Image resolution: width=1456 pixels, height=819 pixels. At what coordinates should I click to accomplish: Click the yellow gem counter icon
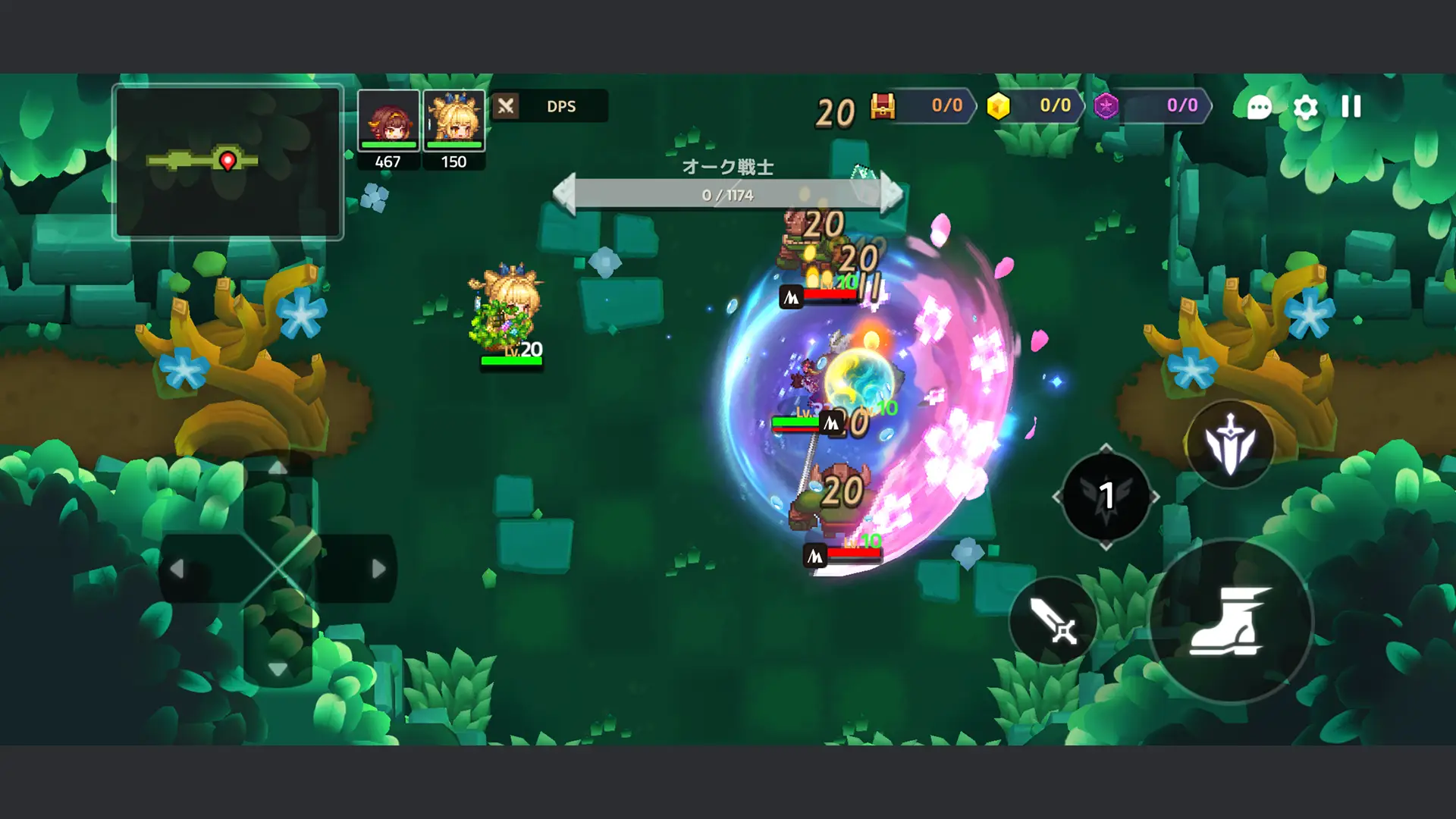click(999, 107)
